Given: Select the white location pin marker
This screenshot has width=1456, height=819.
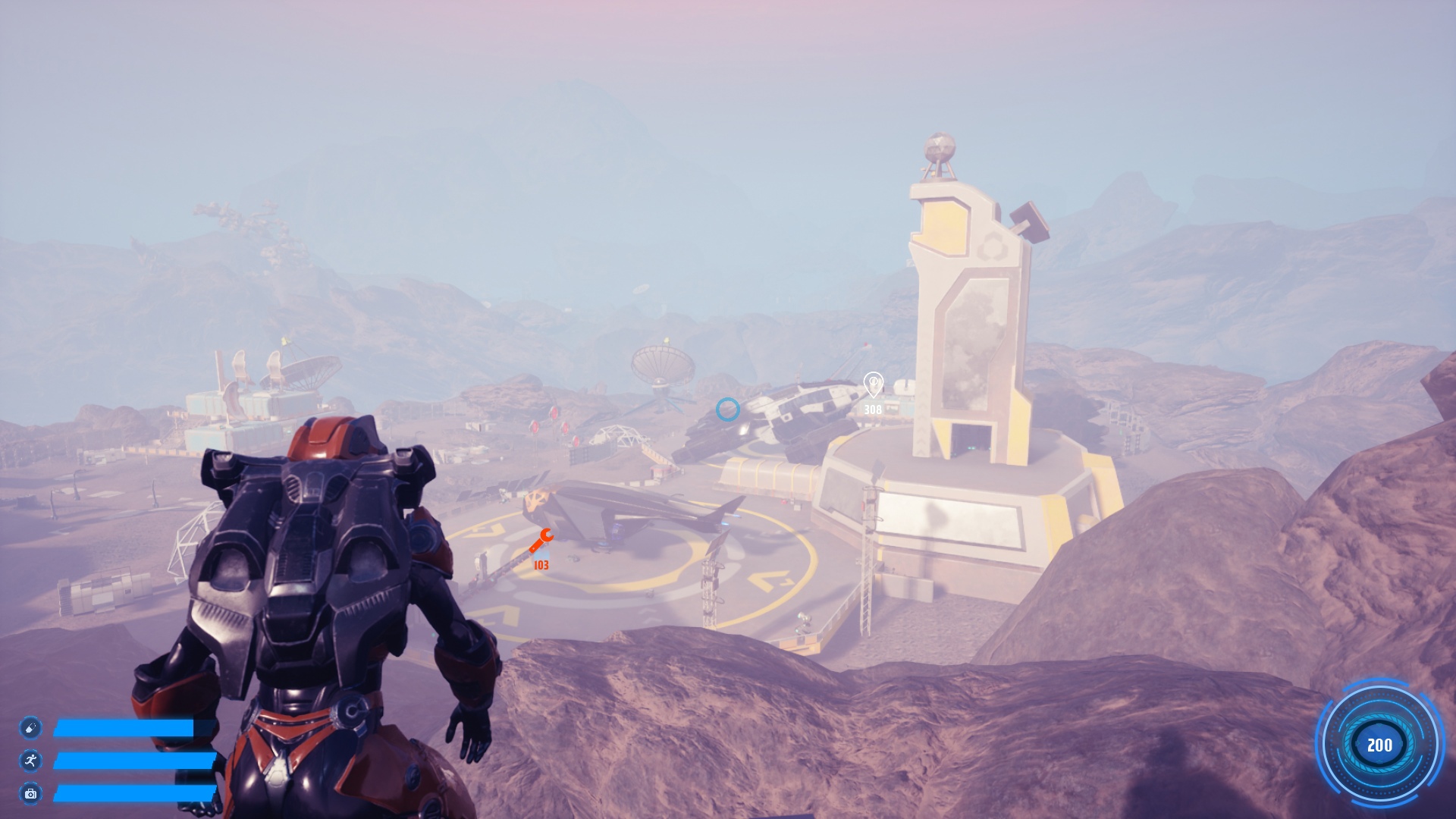Looking at the screenshot, I should click(x=873, y=384).
